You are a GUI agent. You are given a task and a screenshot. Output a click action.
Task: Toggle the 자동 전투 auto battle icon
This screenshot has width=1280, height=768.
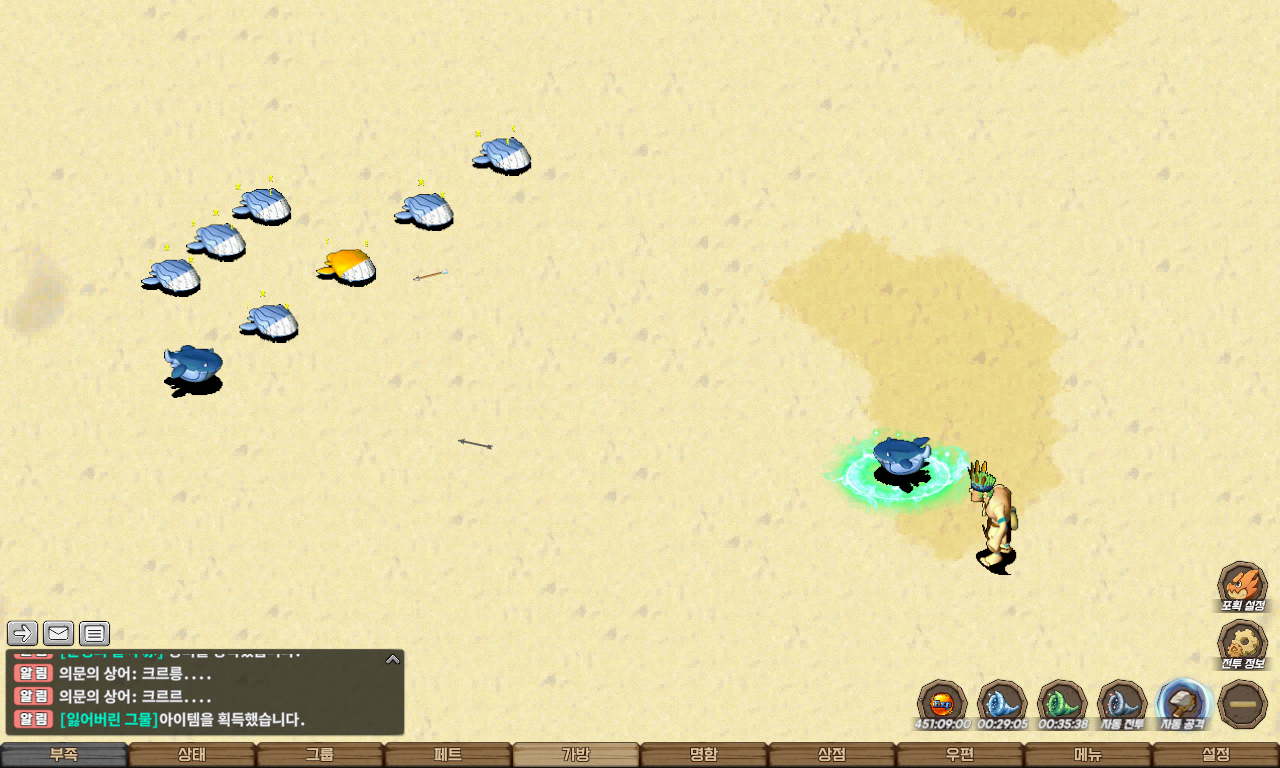coord(1122,703)
